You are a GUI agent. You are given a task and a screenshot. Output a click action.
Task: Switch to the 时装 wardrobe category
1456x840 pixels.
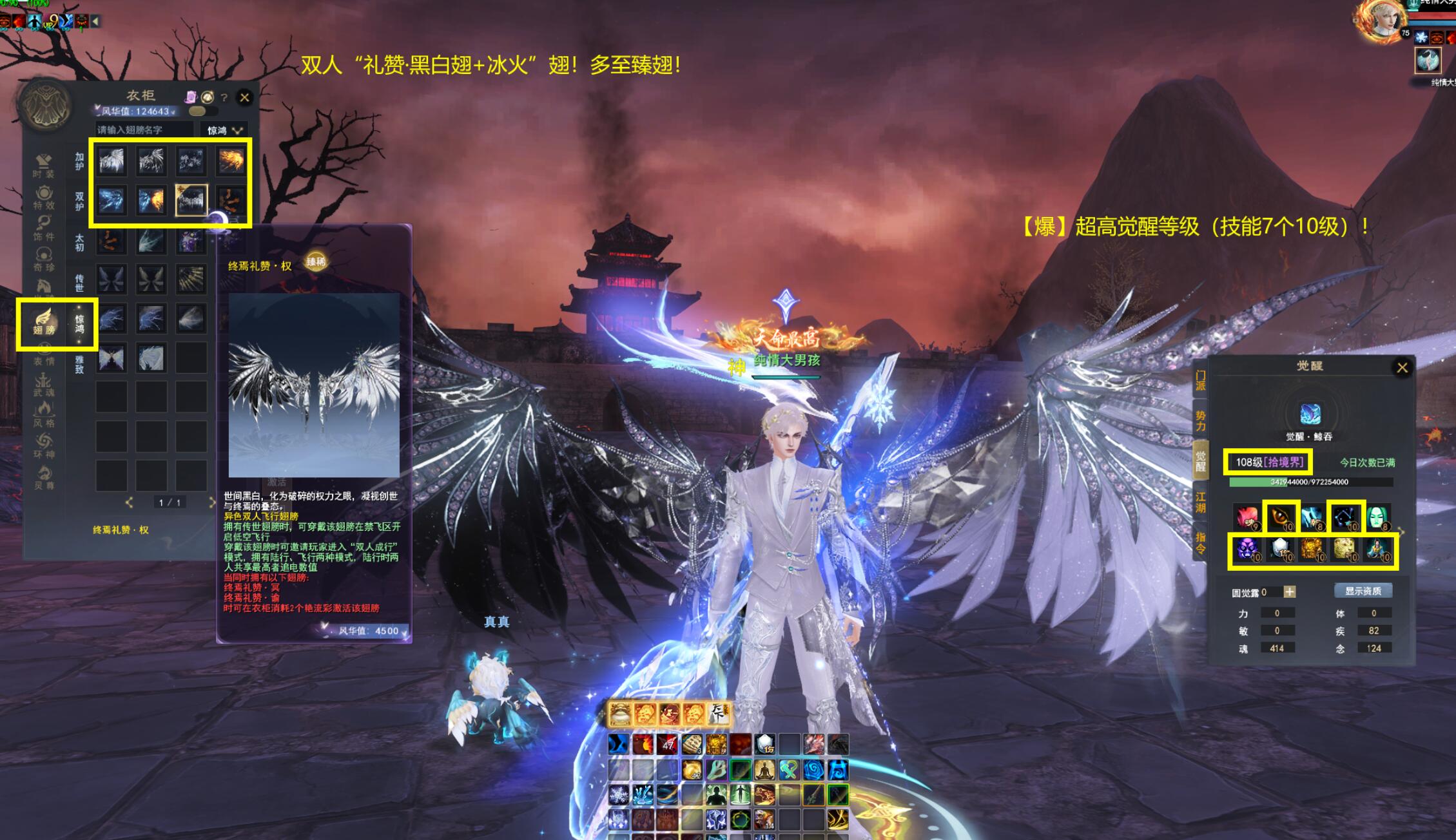coord(44,165)
